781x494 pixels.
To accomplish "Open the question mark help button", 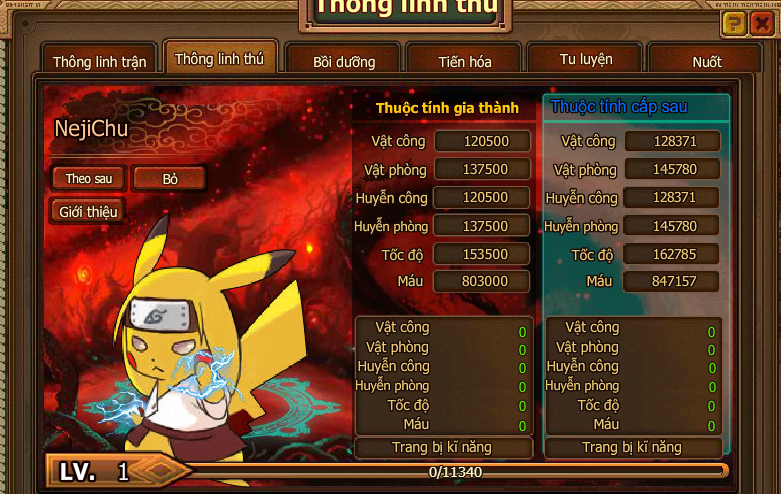I will 735,24.
